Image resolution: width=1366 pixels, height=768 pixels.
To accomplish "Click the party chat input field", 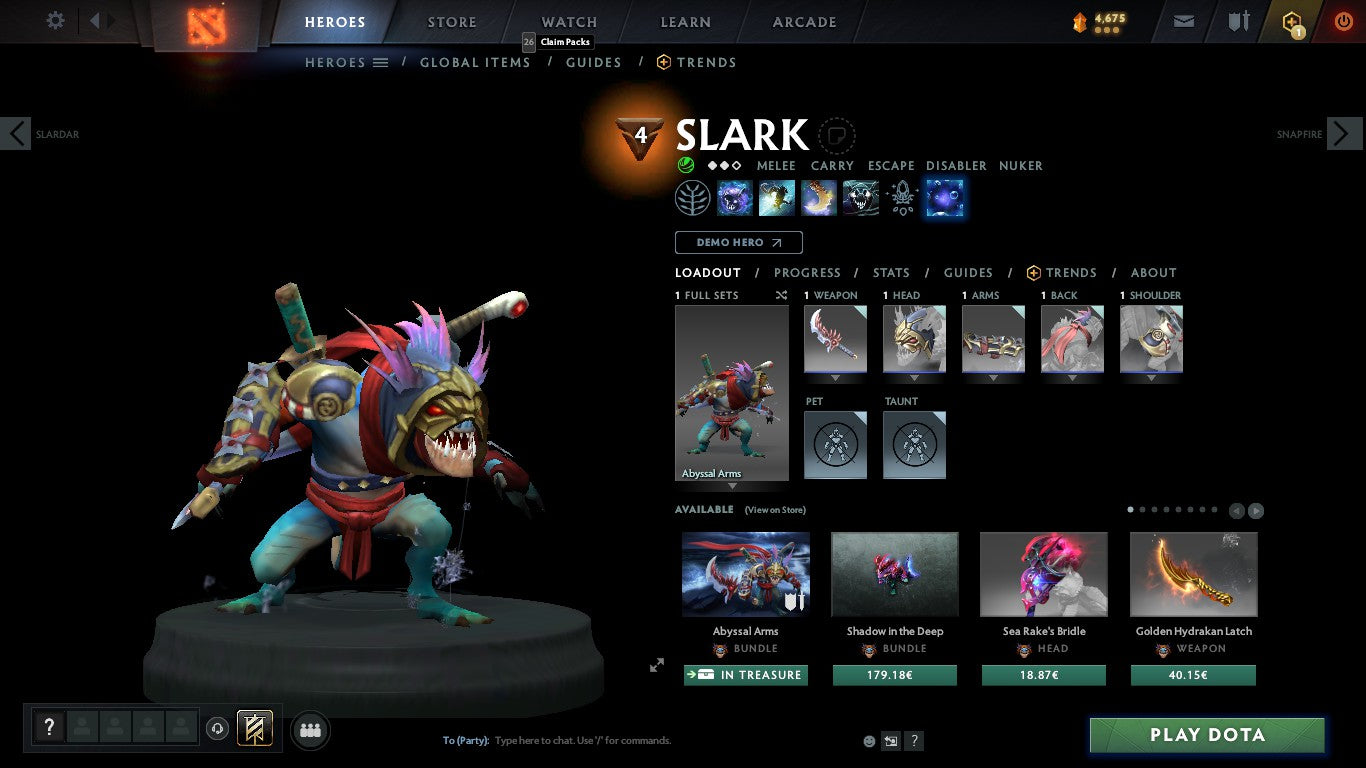I will click(x=600, y=740).
